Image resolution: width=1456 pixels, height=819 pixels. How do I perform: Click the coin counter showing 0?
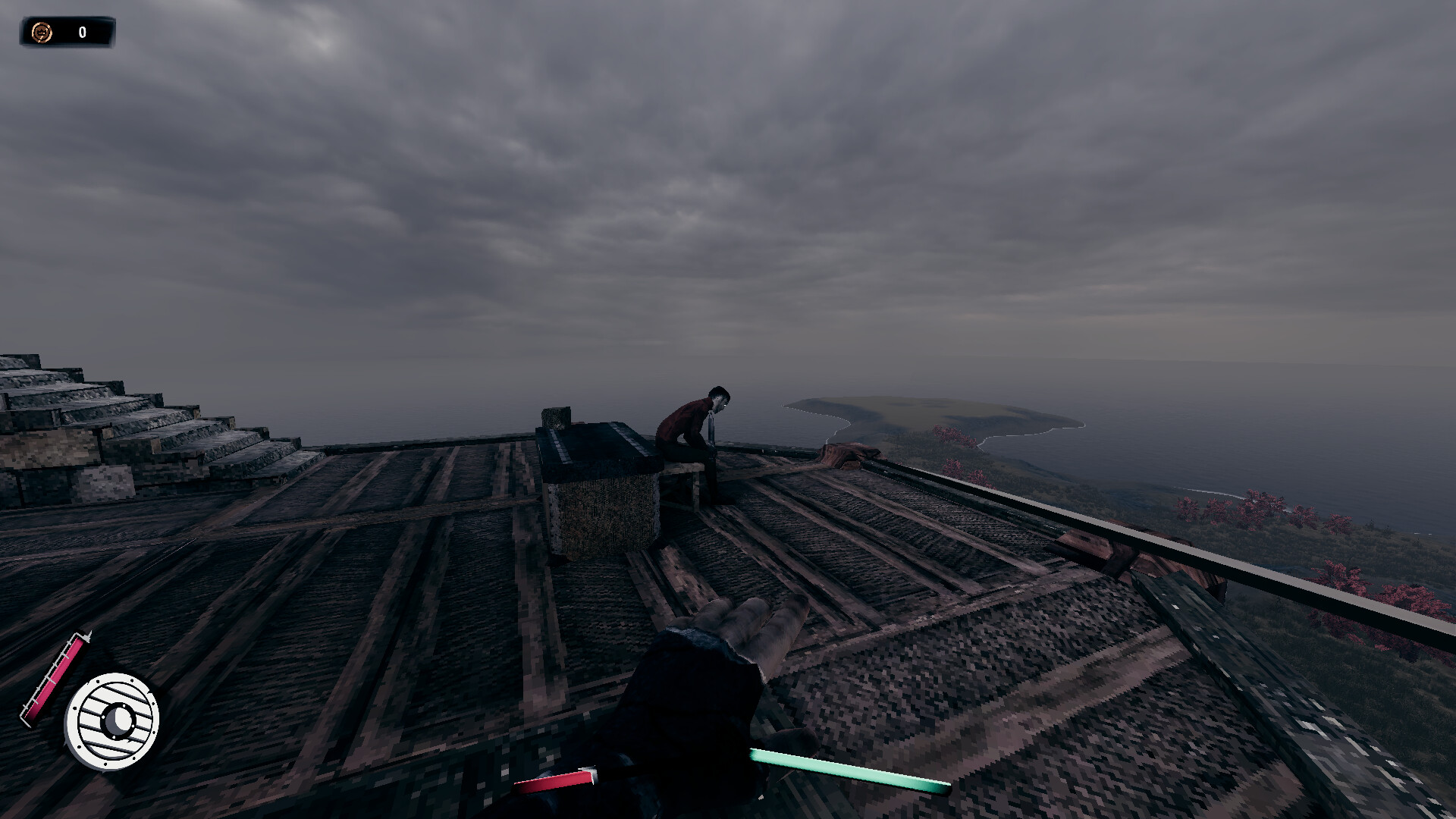click(81, 32)
